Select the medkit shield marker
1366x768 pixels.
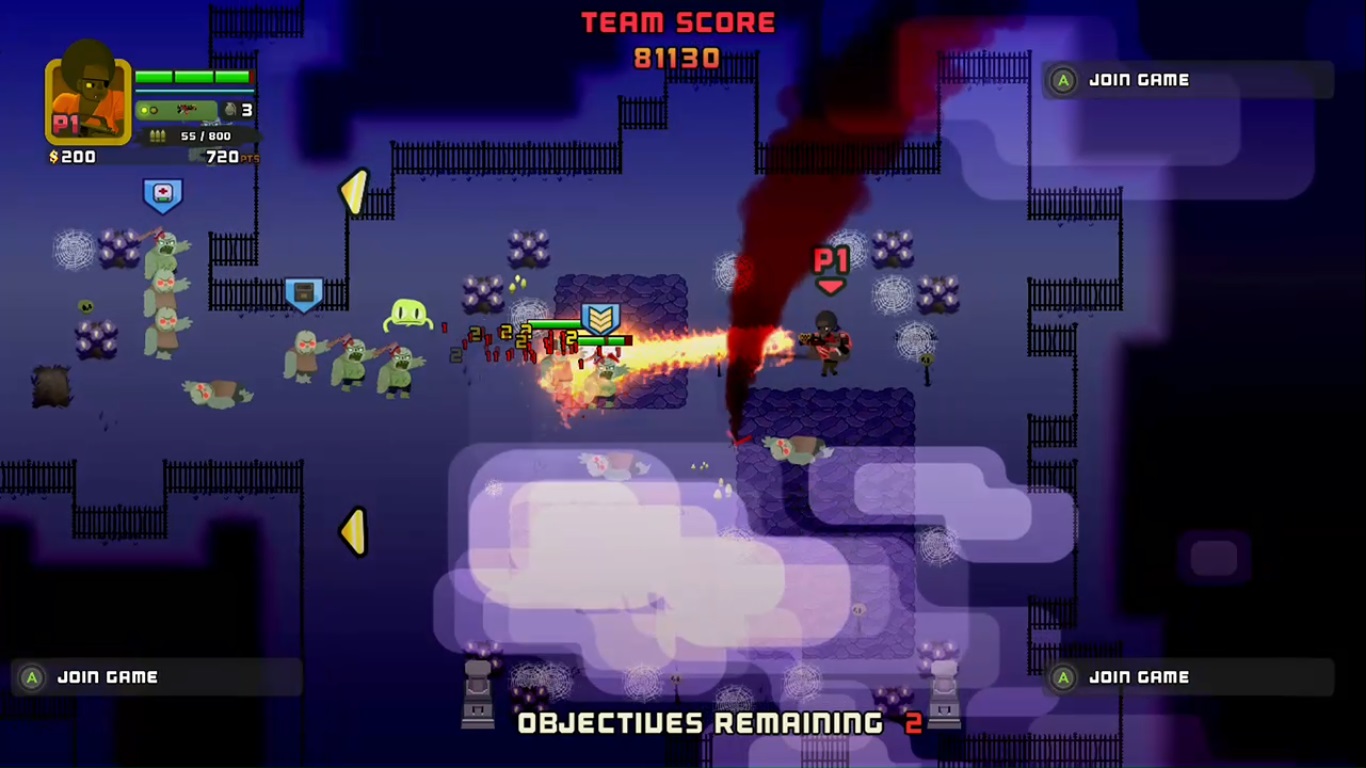click(x=162, y=195)
